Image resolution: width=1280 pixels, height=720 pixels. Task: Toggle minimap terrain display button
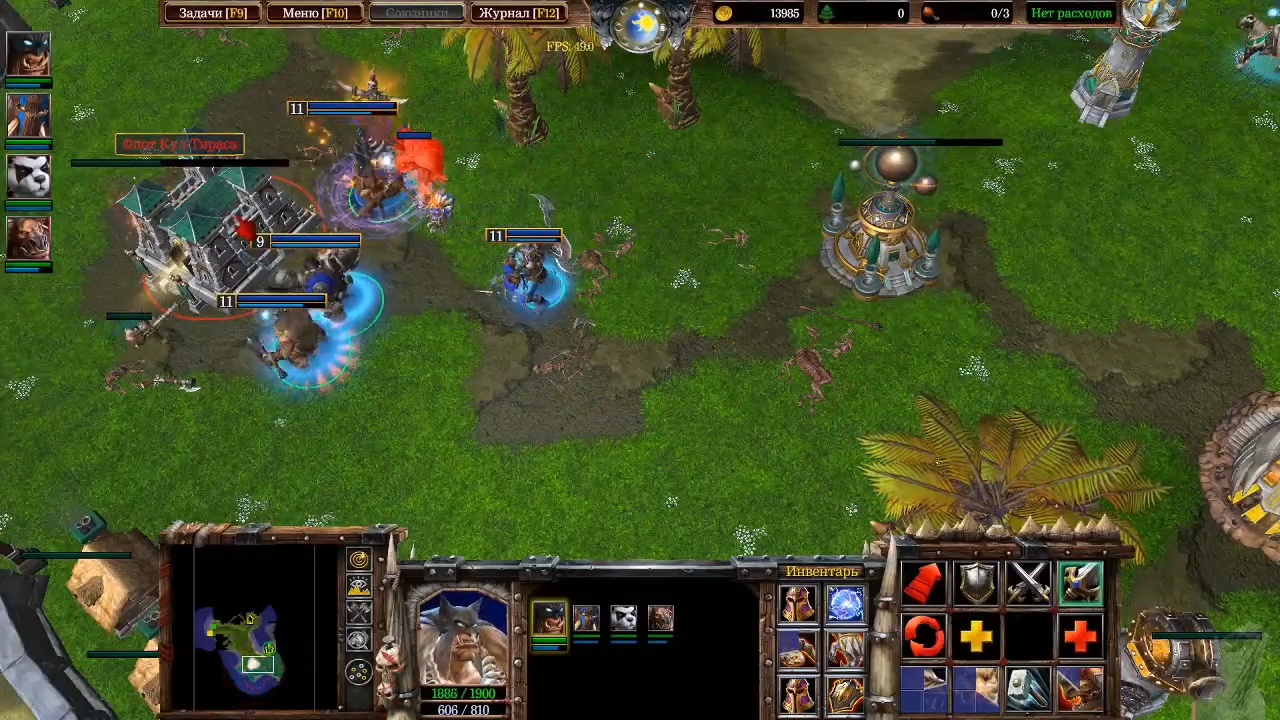click(359, 587)
